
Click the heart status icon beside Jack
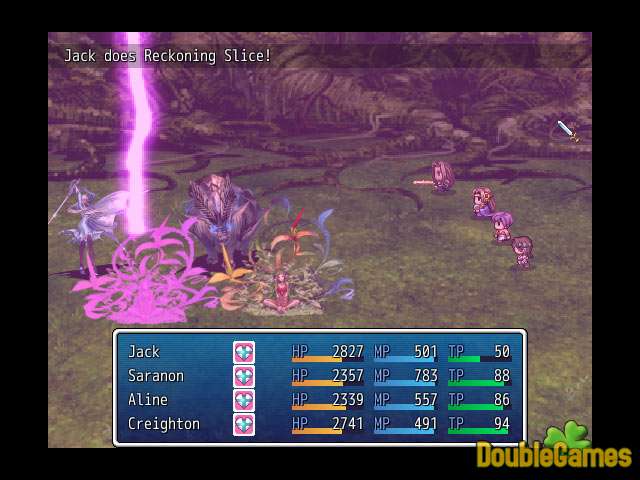[x=244, y=352]
